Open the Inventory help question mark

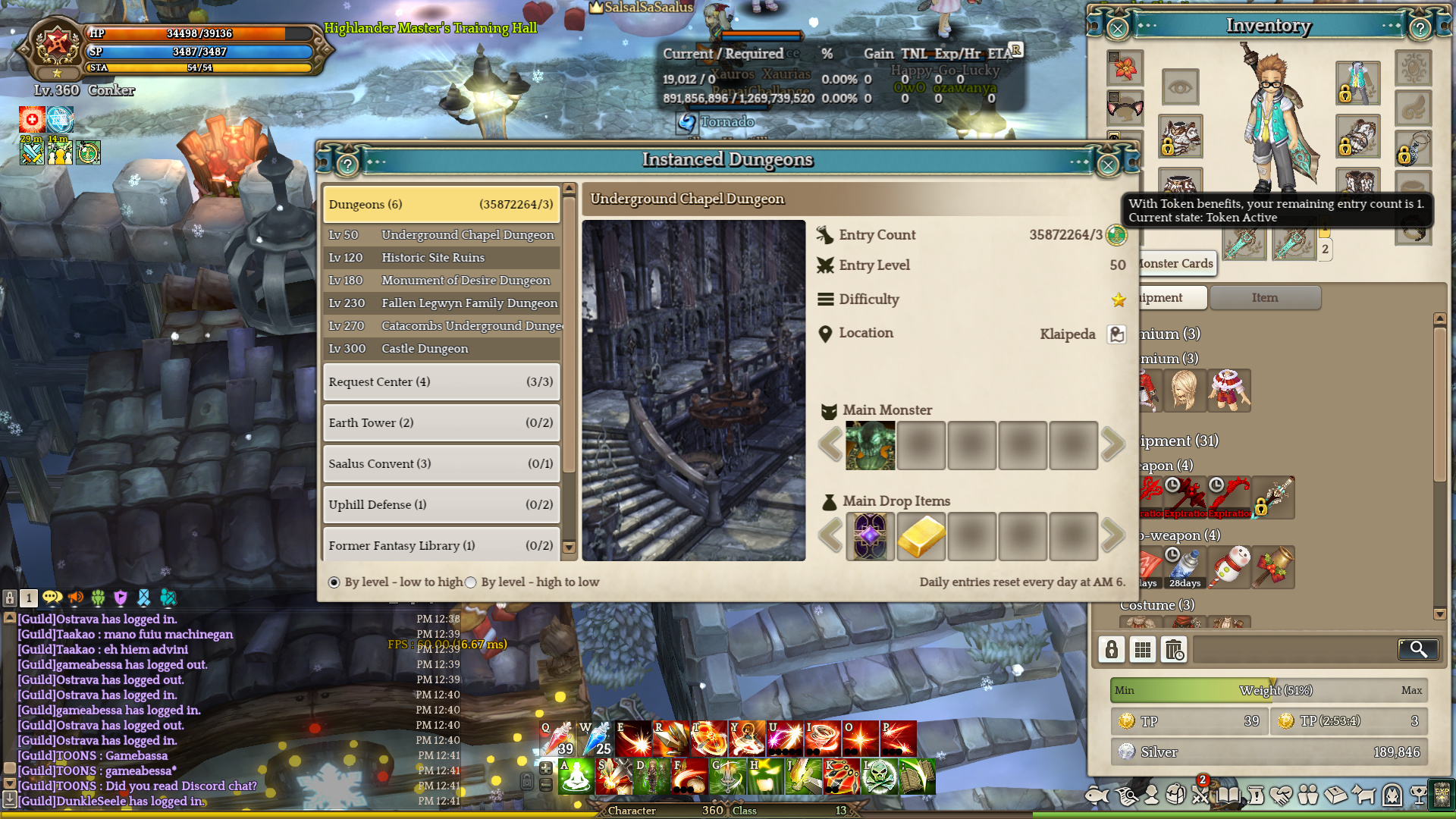(1420, 29)
